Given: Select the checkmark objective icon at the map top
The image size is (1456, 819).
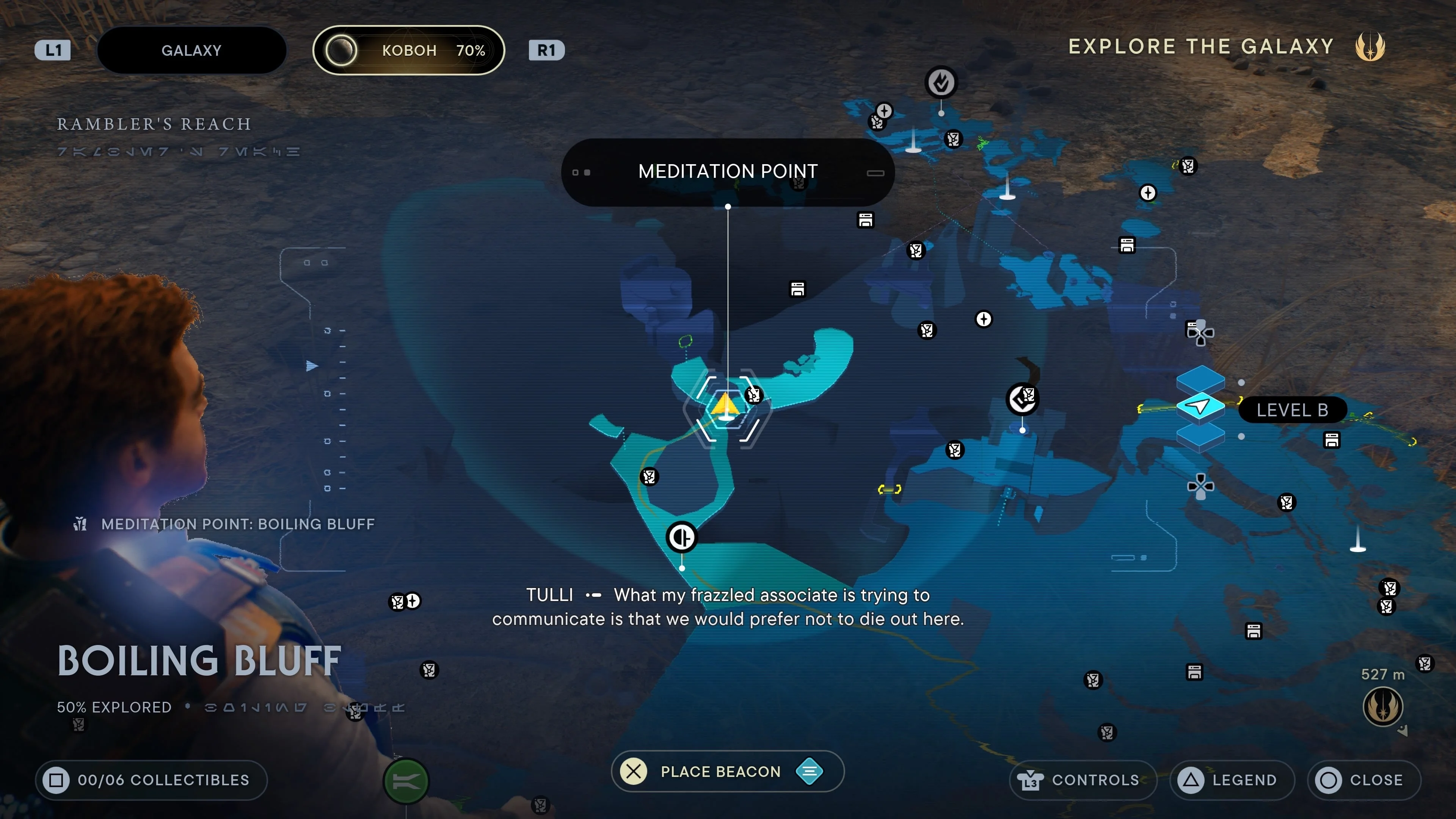Looking at the screenshot, I should pyautogui.click(x=940, y=82).
